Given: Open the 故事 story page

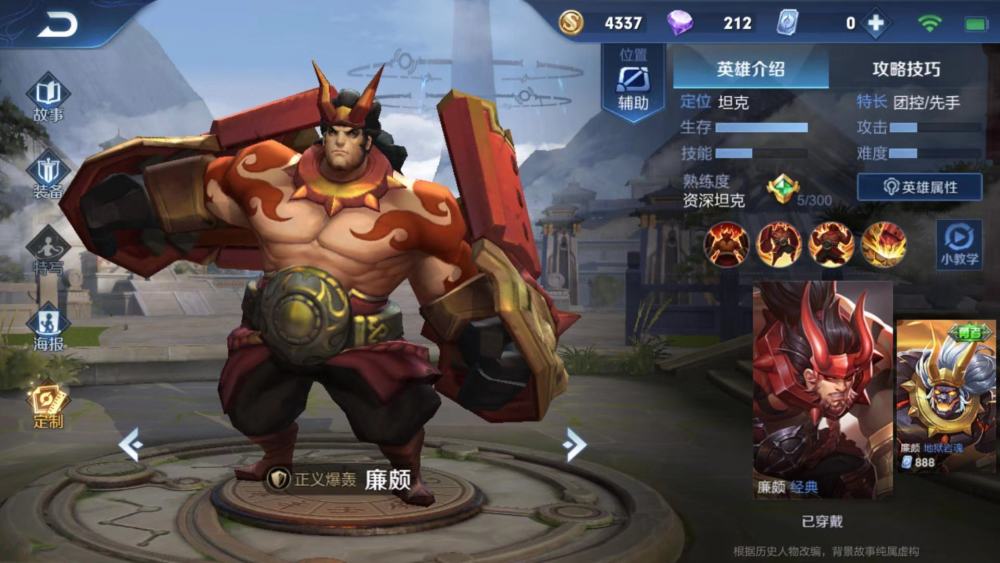Looking at the screenshot, I should tap(48, 98).
